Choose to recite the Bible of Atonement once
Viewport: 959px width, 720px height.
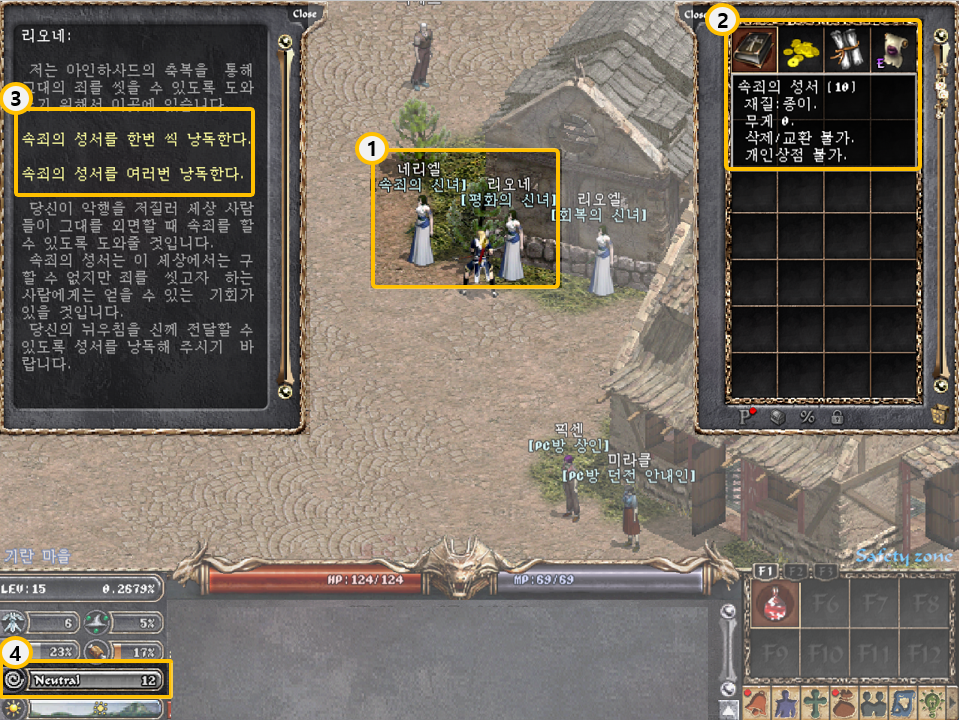pyautogui.click(x=136, y=135)
